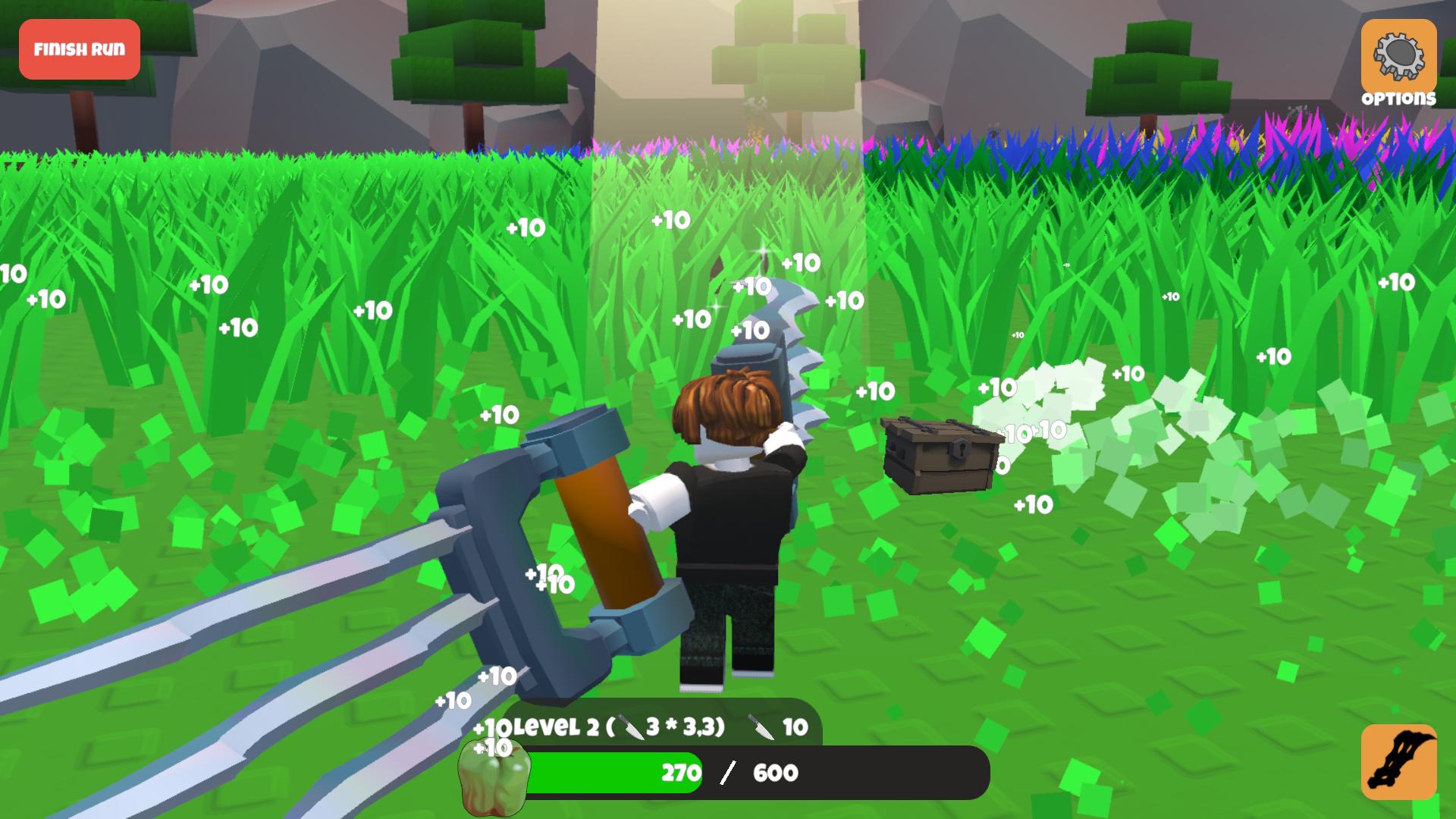Click the Options label text
Viewport: 1456px width, 819px height.
click(x=1399, y=97)
